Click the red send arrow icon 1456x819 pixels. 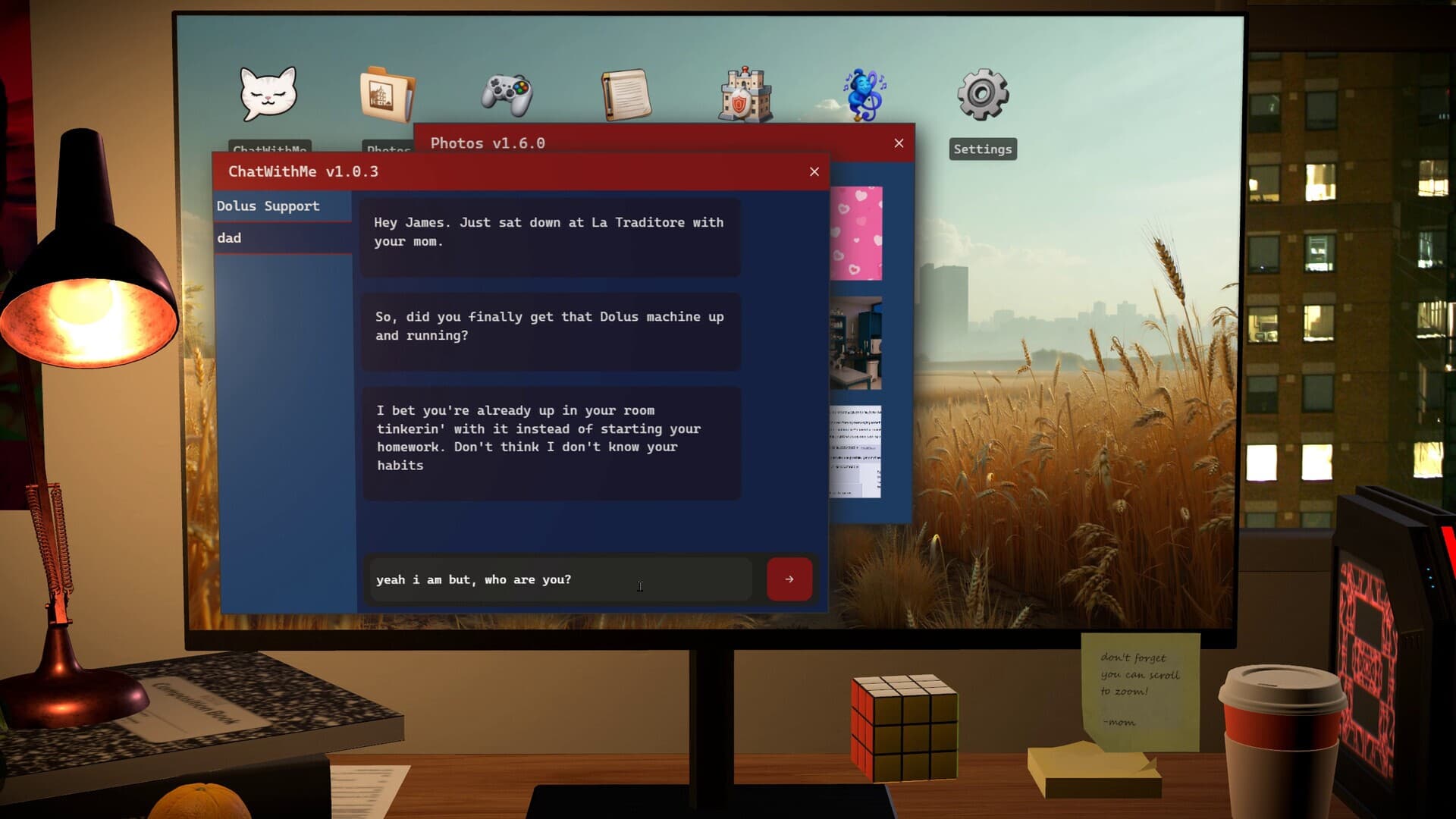pos(789,579)
